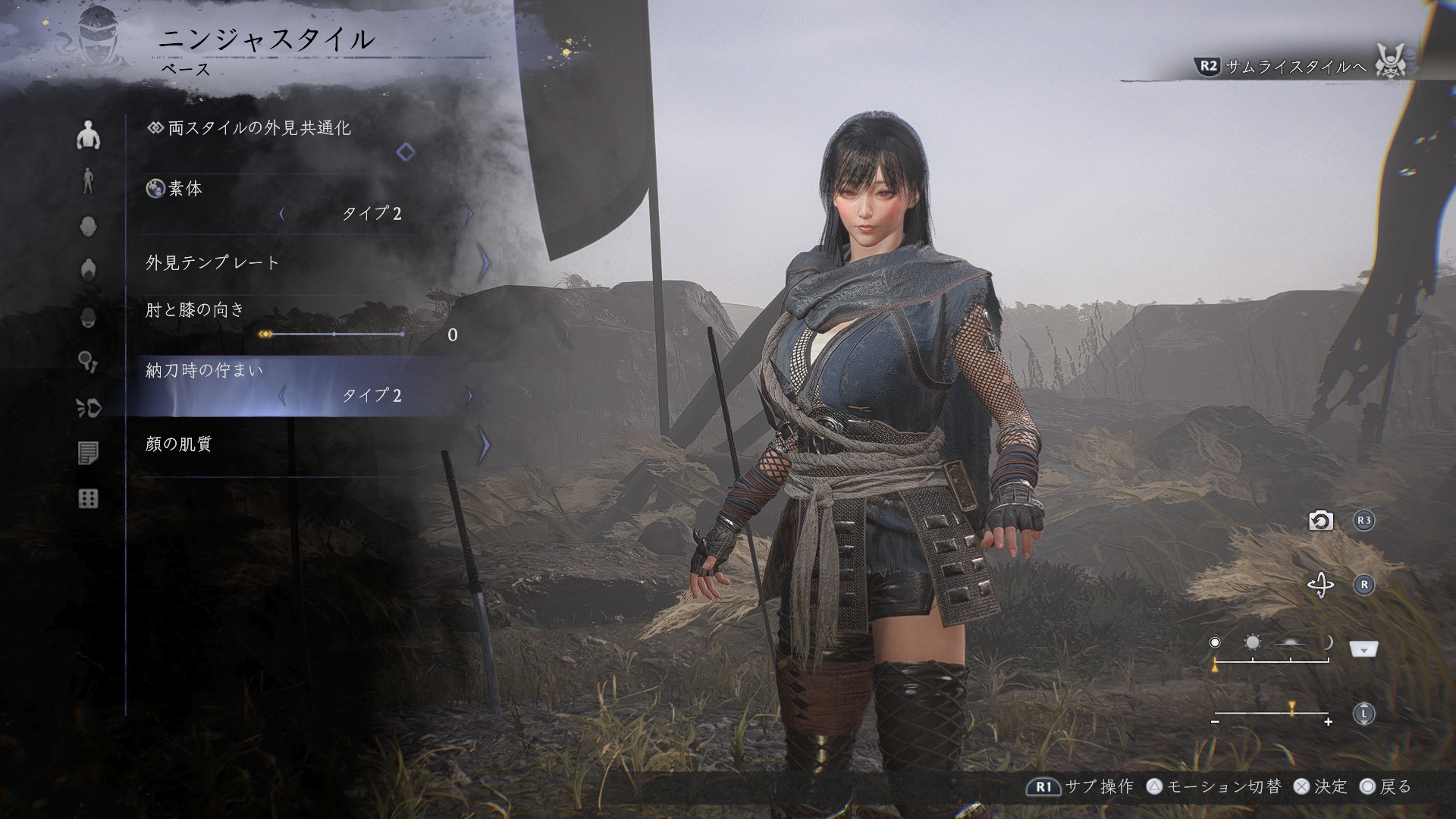This screenshot has width=1456, height=819.
Task: Open the document page icon tab
Action: pos(89,453)
